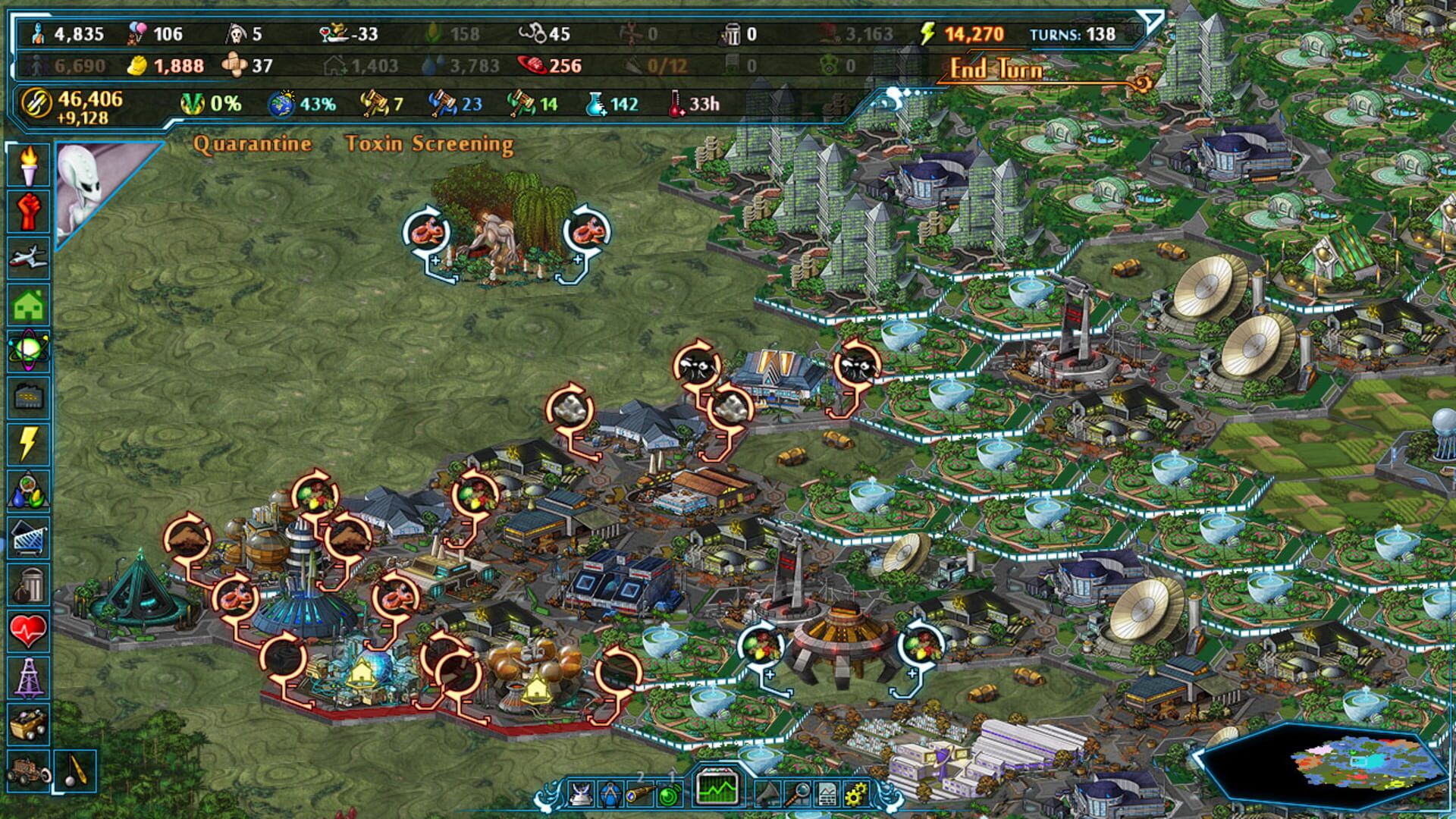Click the 43% planet percentage indicator
Viewport: 1456px width, 819px height.
pyautogui.click(x=303, y=104)
